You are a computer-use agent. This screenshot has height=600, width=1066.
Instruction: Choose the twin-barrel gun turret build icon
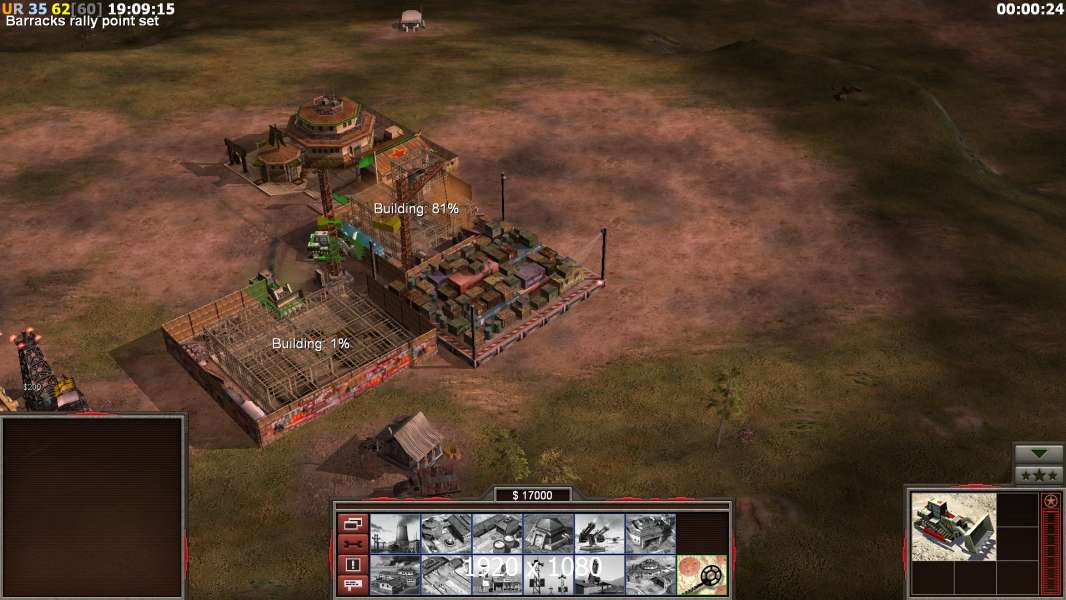[599, 533]
